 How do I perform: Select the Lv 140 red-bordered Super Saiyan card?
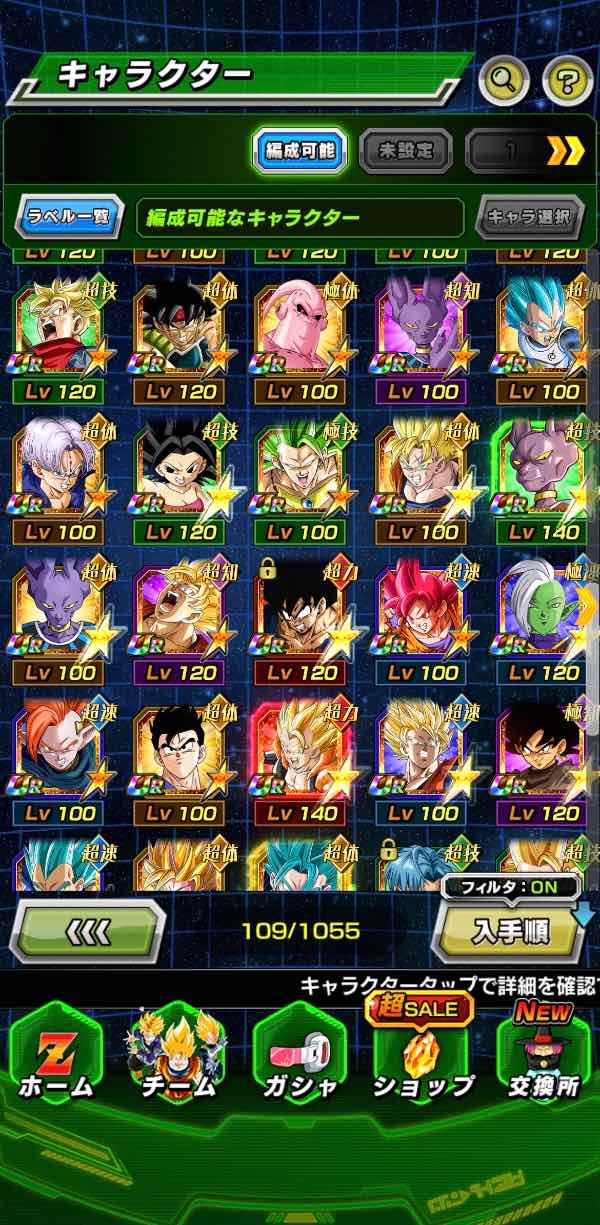[300, 762]
